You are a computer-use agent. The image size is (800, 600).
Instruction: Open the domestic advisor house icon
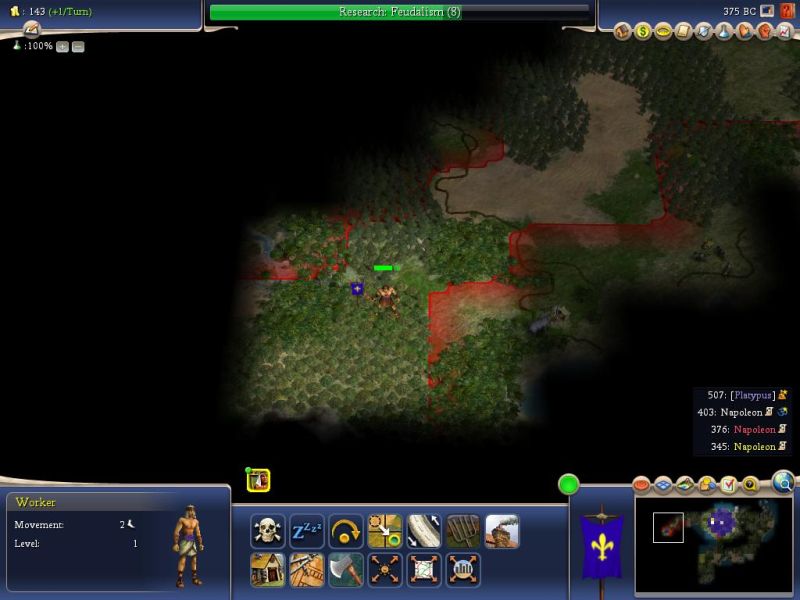click(622, 32)
